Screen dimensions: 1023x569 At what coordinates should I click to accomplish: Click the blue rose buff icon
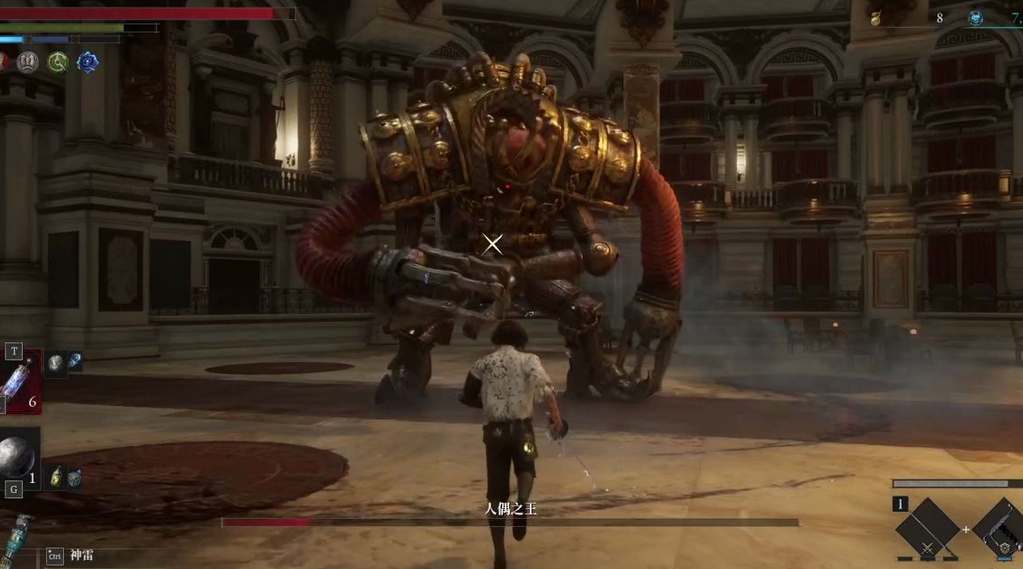[x=88, y=62]
